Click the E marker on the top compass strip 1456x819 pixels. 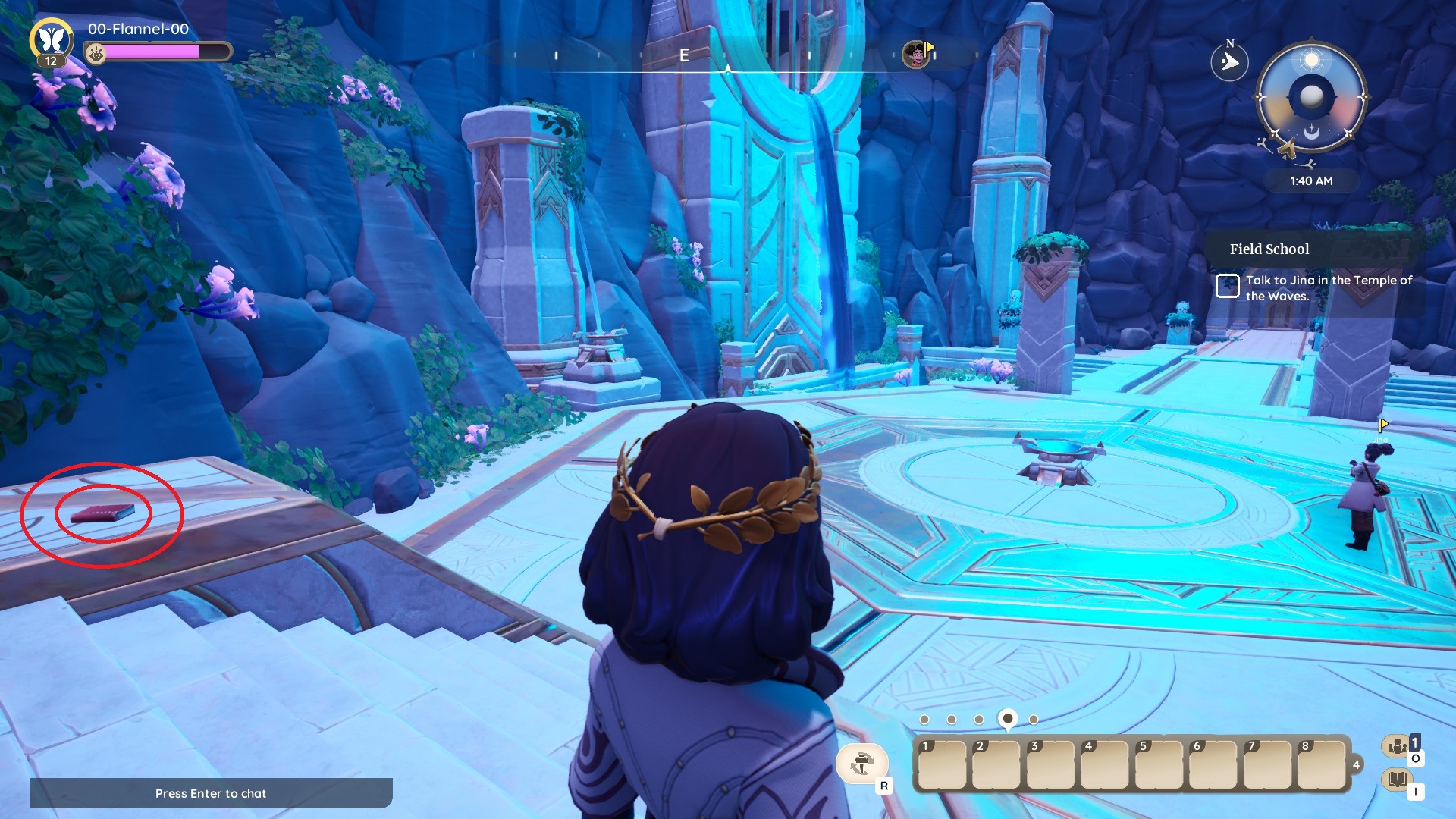[685, 55]
